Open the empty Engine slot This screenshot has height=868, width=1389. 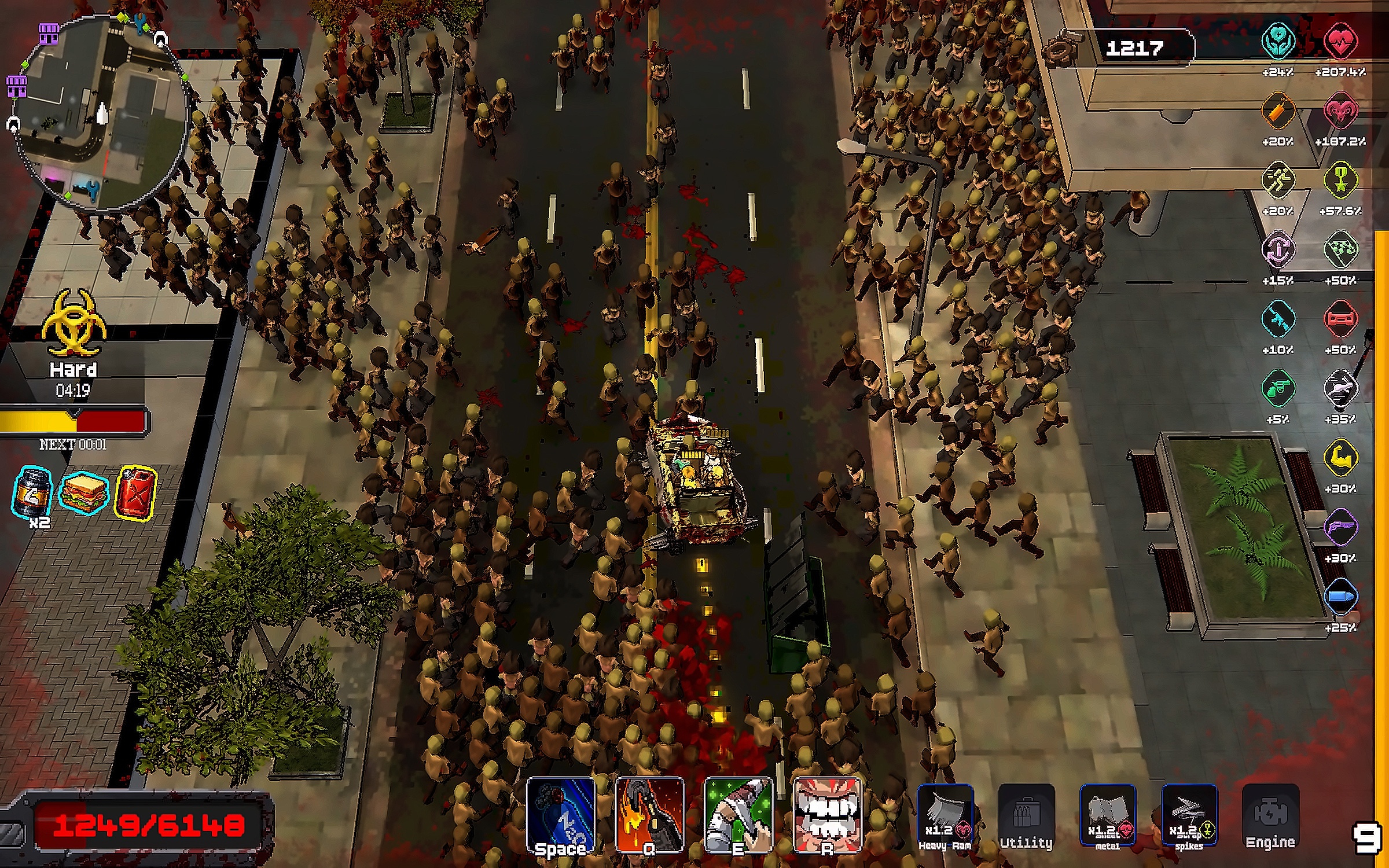pos(1270,816)
